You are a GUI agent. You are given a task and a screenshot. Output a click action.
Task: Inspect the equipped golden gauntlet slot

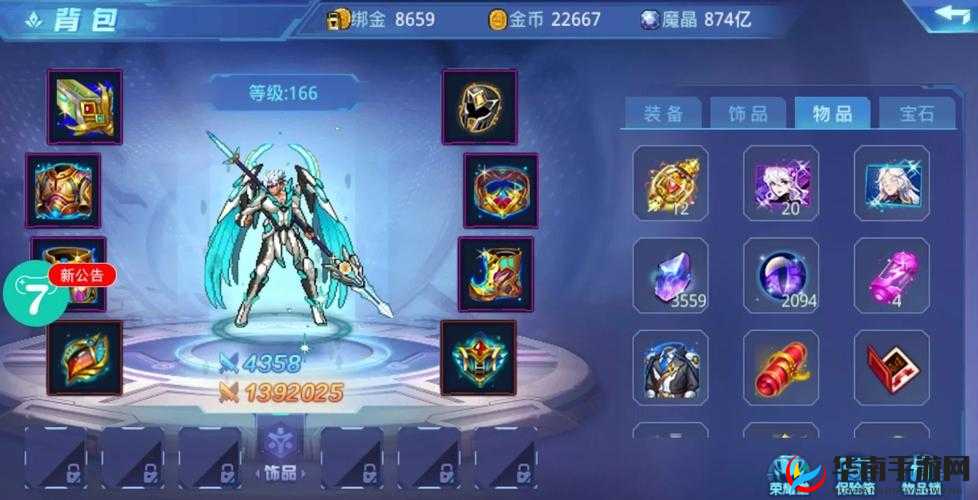pyautogui.click(x=84, y=107)
